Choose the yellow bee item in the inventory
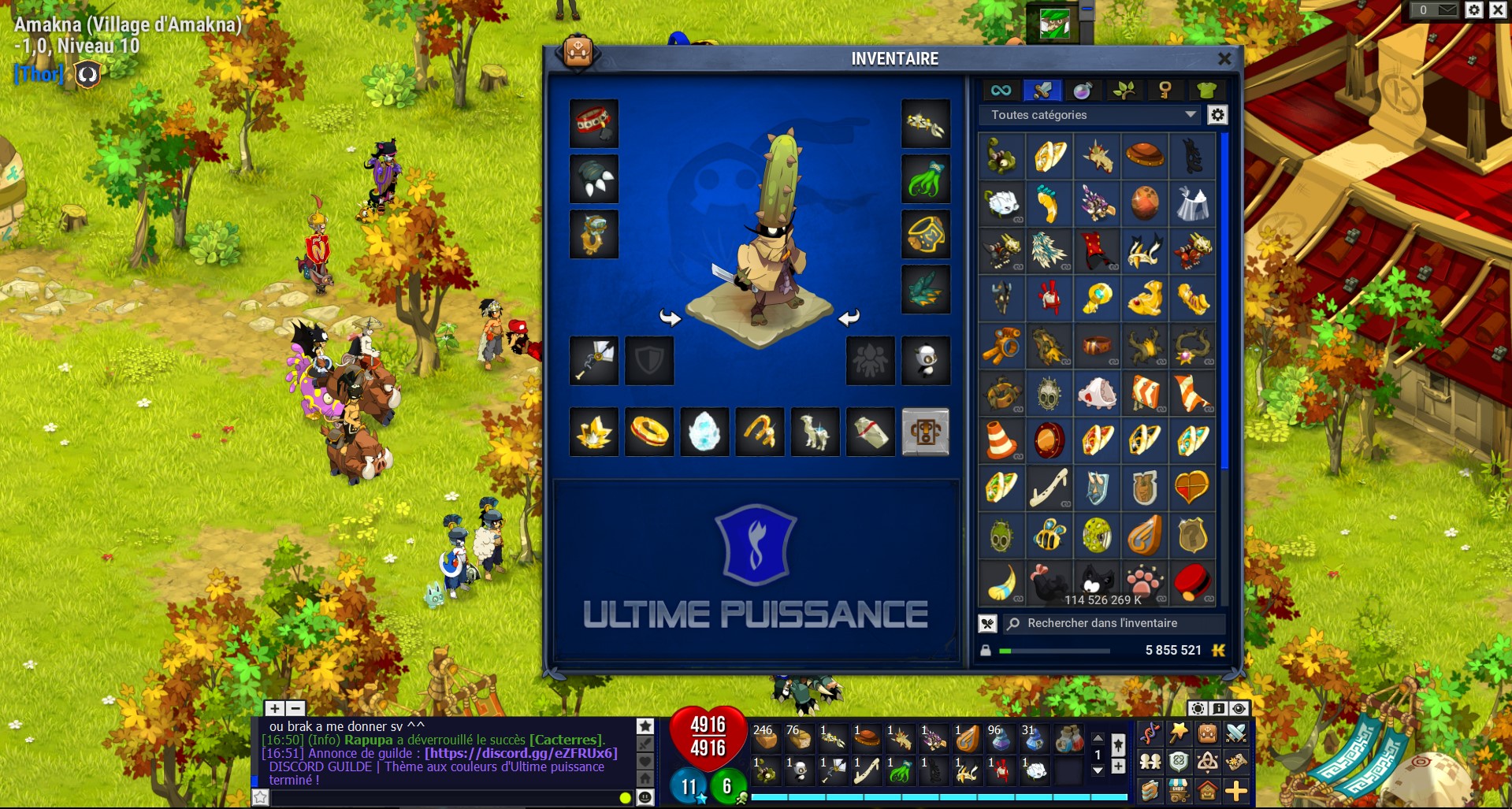This screenshot has width=1512, height=809. click(x=1049, y=535)
